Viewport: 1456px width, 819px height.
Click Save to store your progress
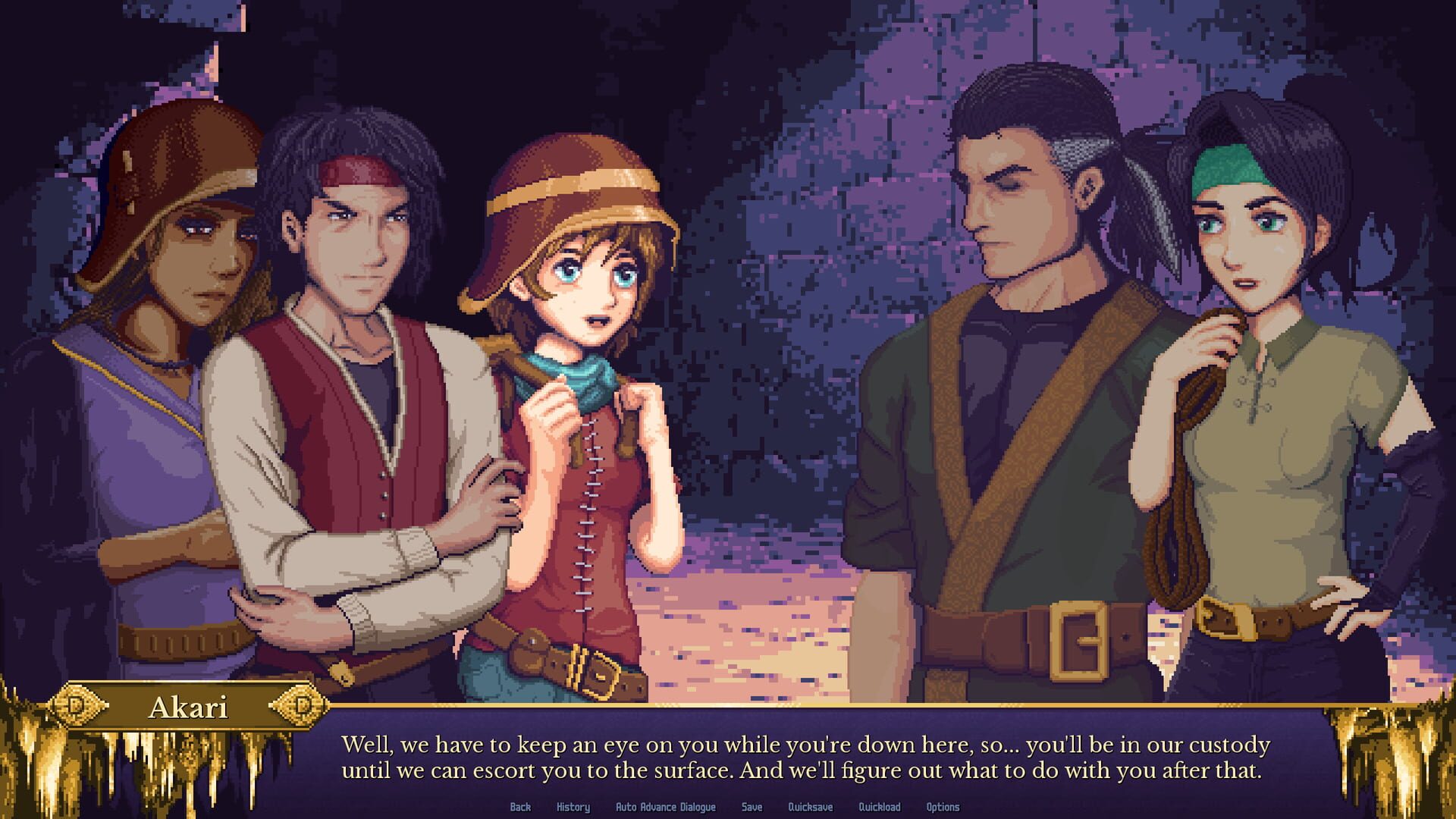(752, 808)
